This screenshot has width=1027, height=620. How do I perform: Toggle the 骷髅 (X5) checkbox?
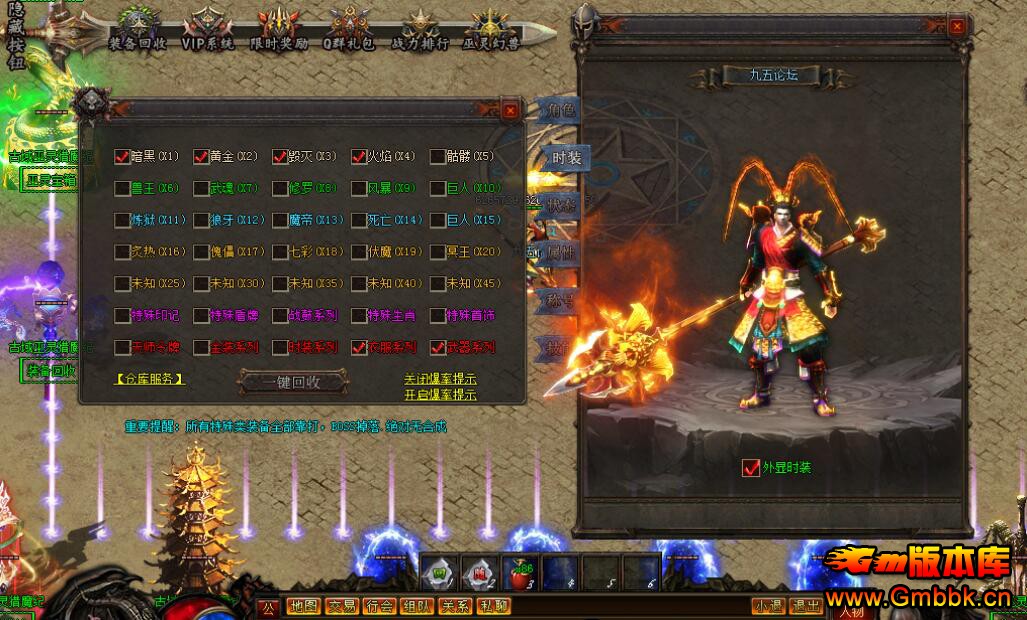pyautogui.click(x=438, y=156)
